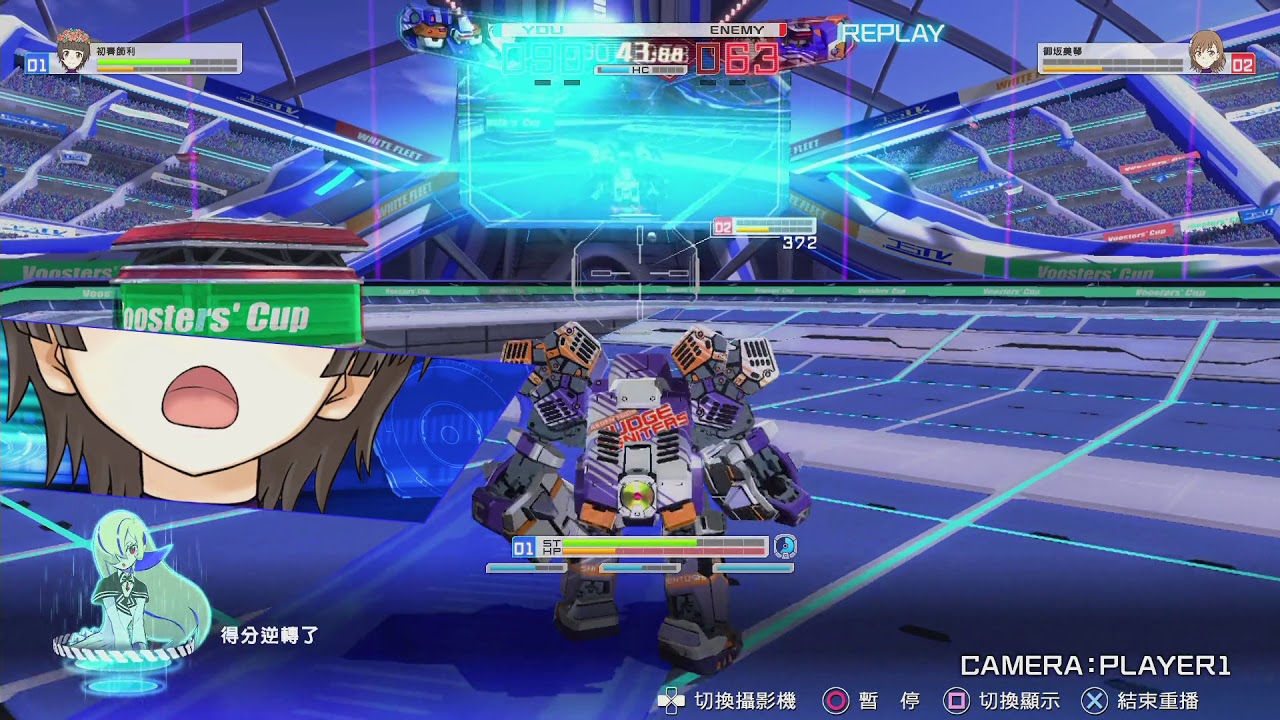Expand the 01 ST/HP status panel
Image resolution: width=1280 pixels, height=720 pixels.
pos(640,548)
